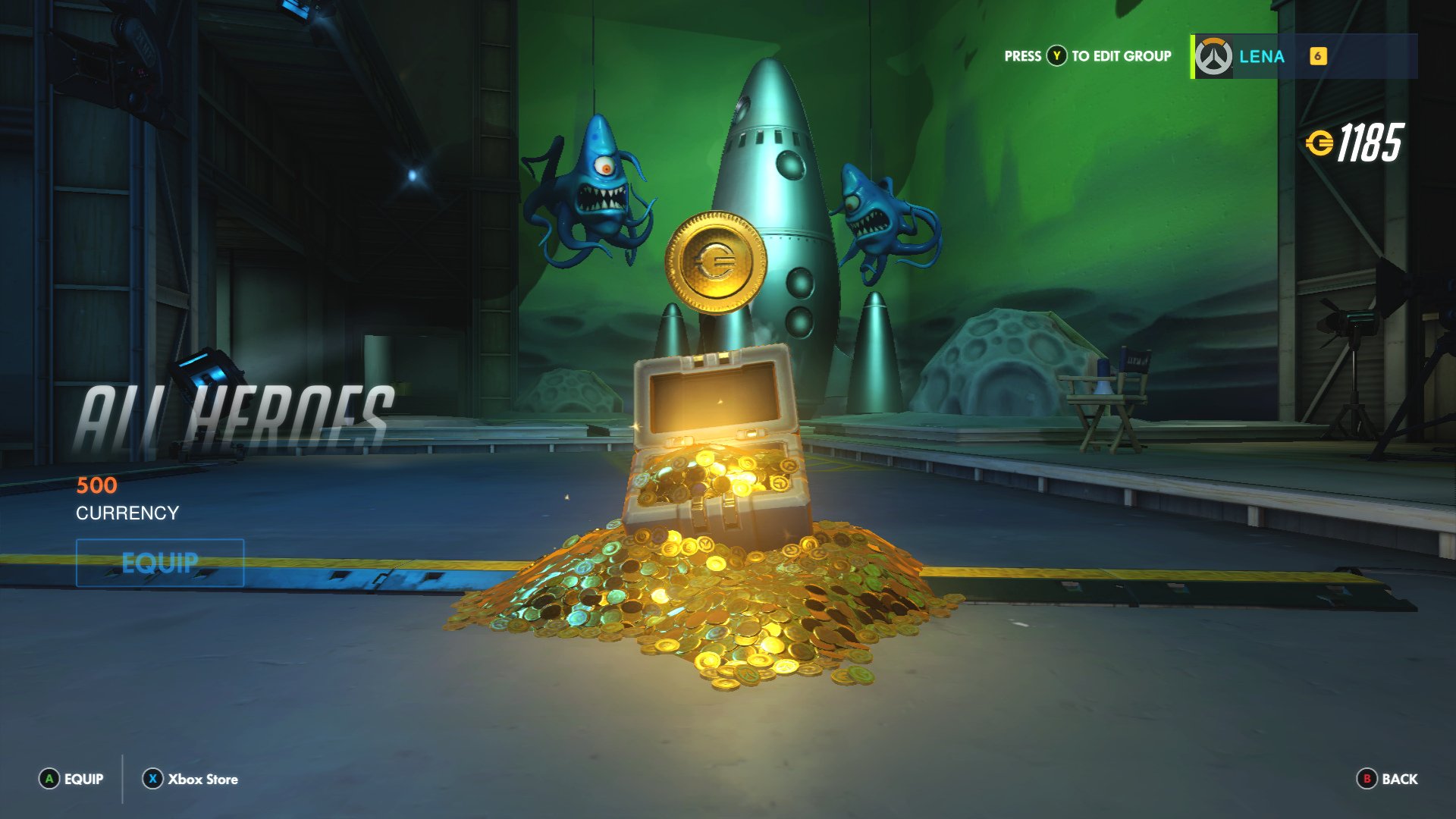This screenshot has width=1456, height=819.
Task: Click the green A button icon for Equip
Action: tap(49, 779)
